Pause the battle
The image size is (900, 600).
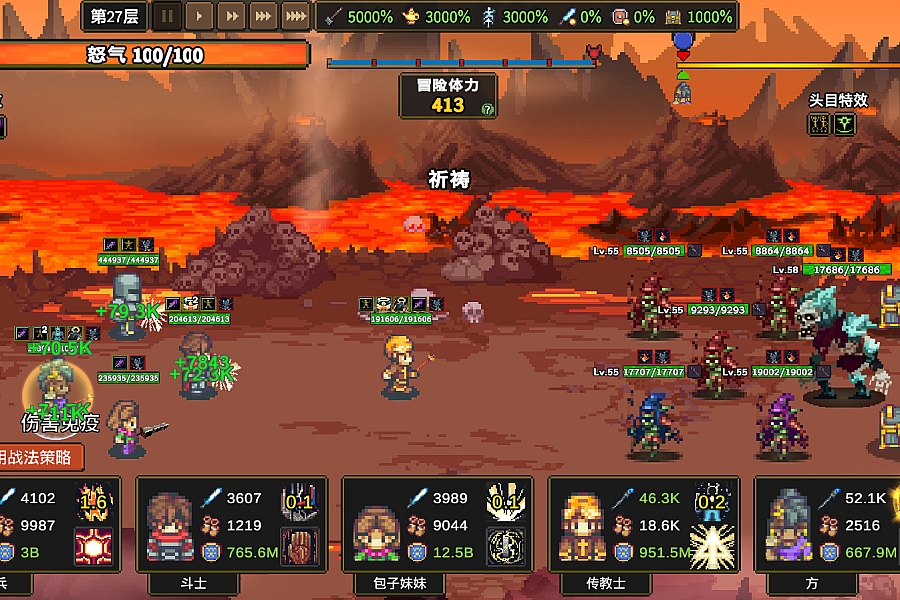(x=168, y=16)
